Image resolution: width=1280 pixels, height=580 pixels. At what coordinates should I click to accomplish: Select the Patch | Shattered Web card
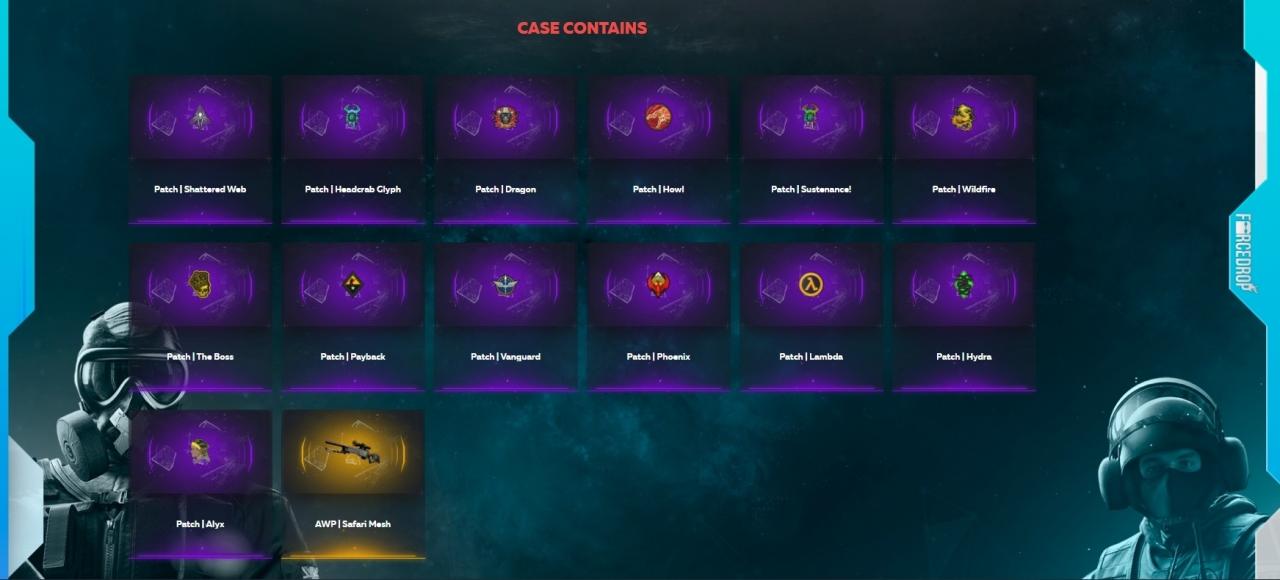point(200,148)
